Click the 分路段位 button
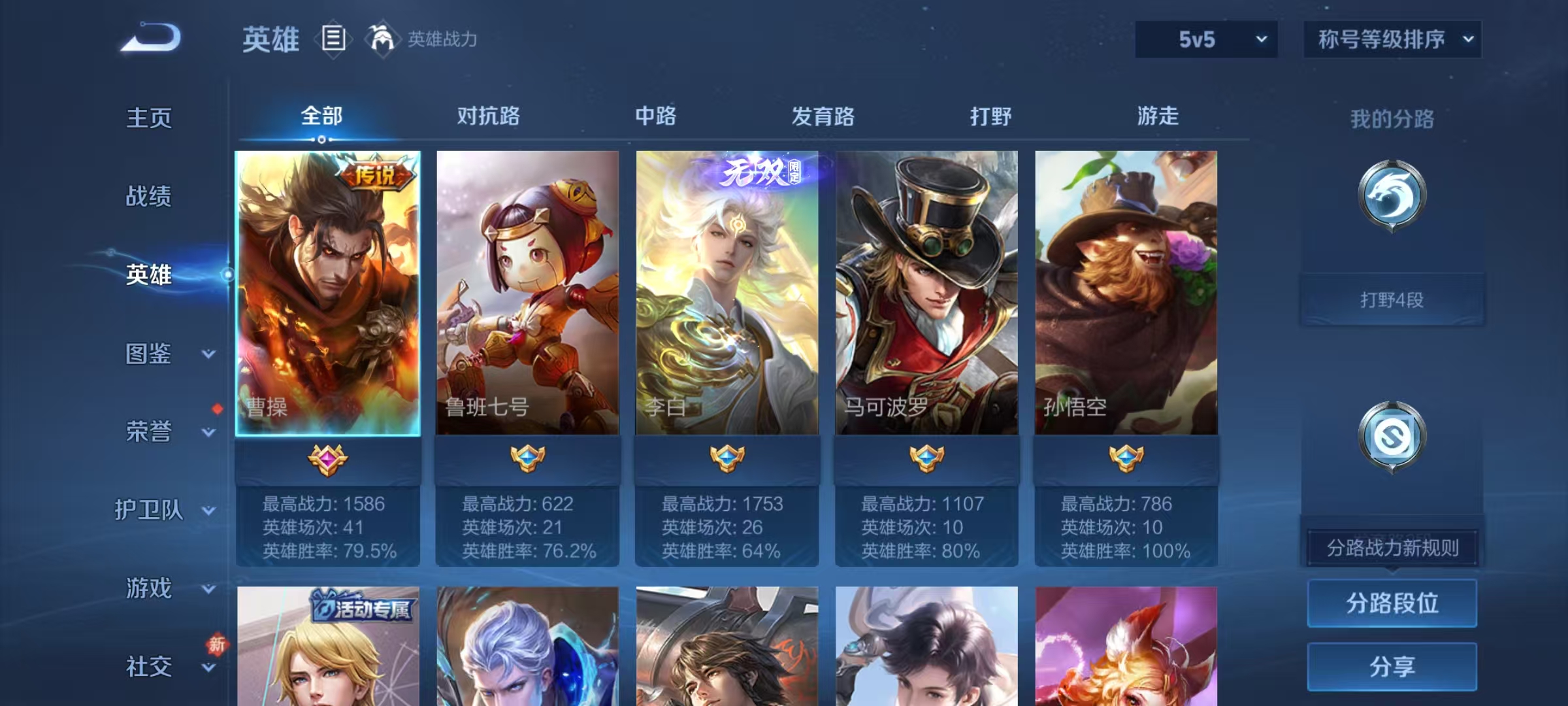This screenshot has height=706, width=1568. click(1392, 603)
